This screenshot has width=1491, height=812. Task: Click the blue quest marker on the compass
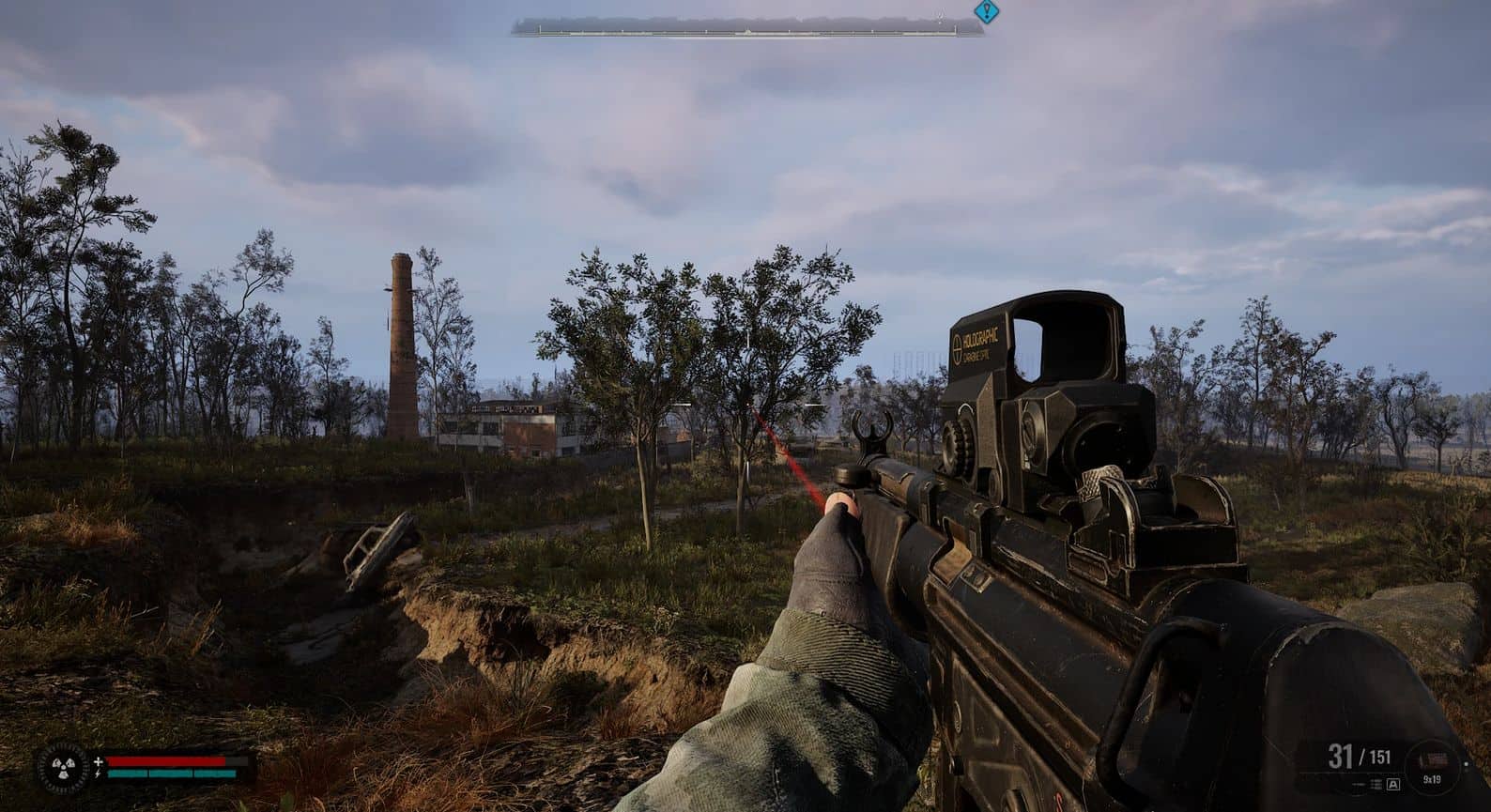(x=985, y=12)
